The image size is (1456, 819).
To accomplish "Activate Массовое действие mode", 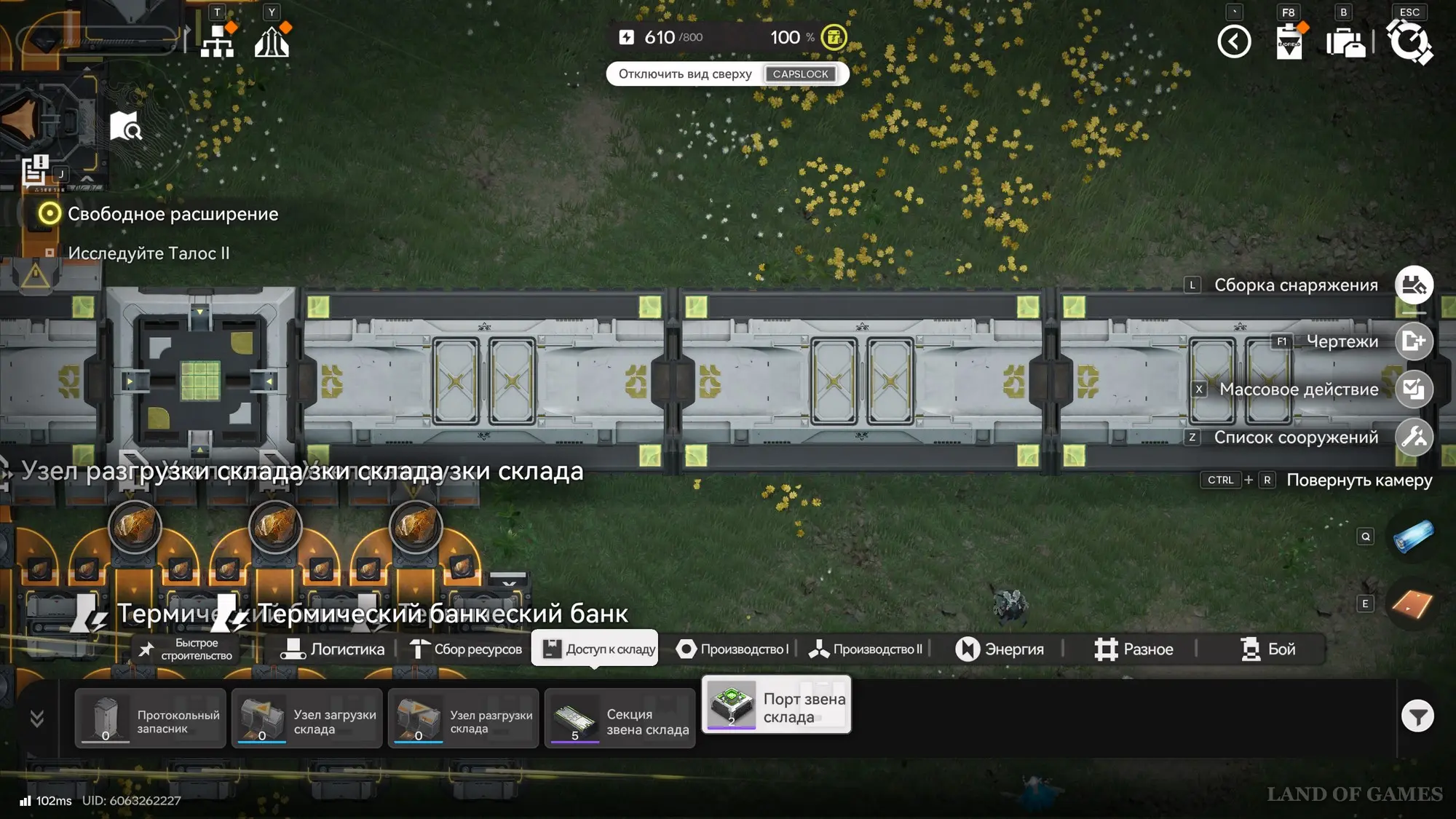I will [x=1414, y=389].
